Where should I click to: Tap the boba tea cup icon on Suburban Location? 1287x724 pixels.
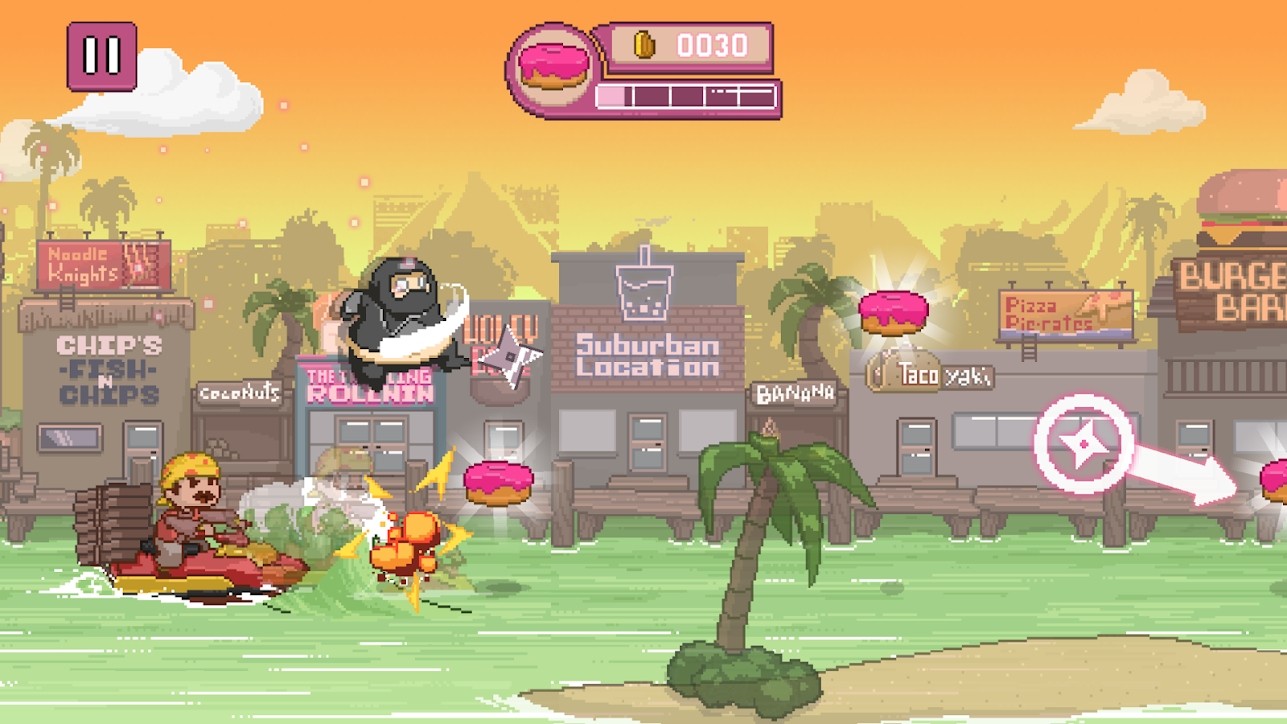(644, 290)
